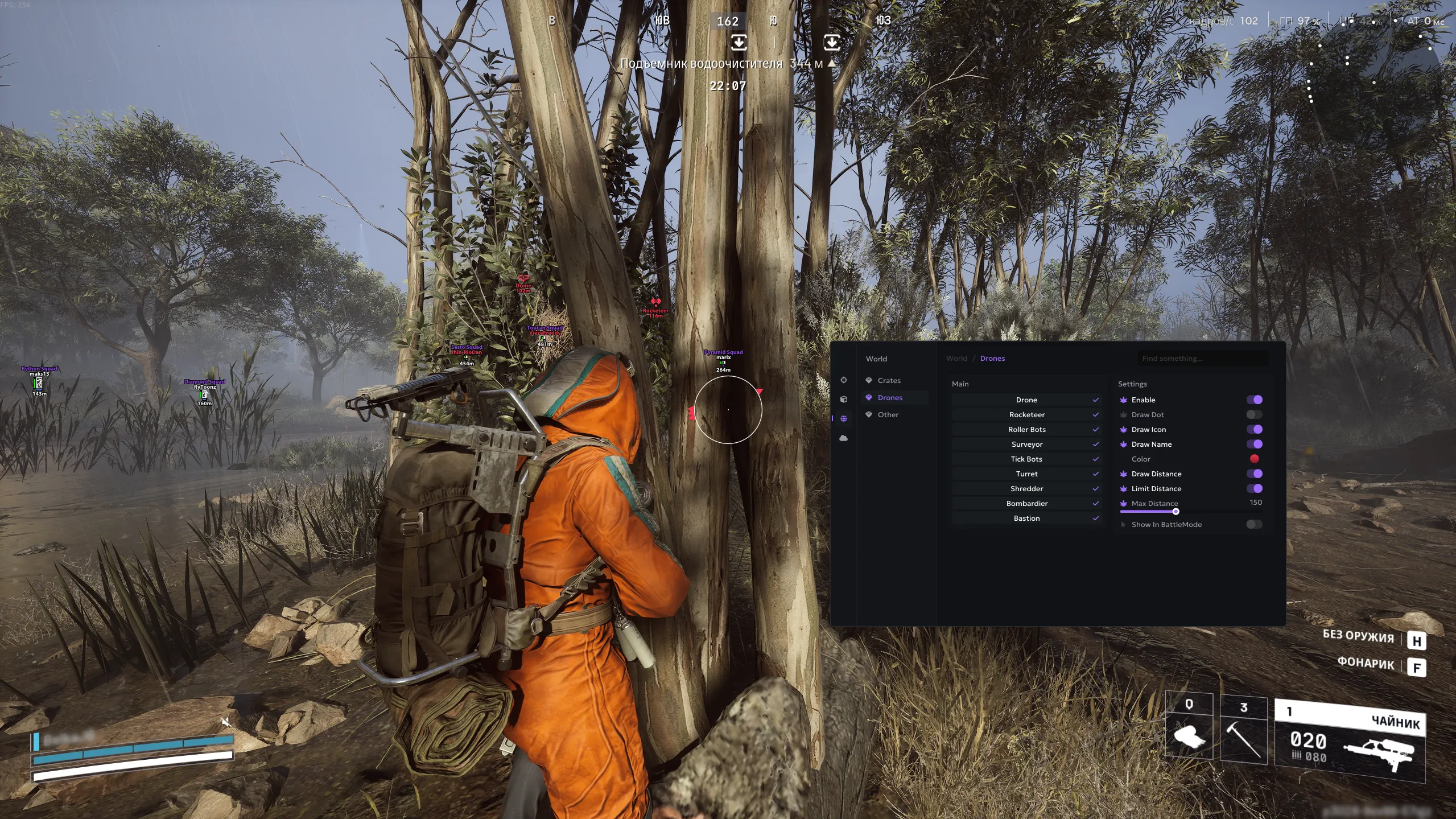Select the globe World tab in the sidebar

click(844, 419)
